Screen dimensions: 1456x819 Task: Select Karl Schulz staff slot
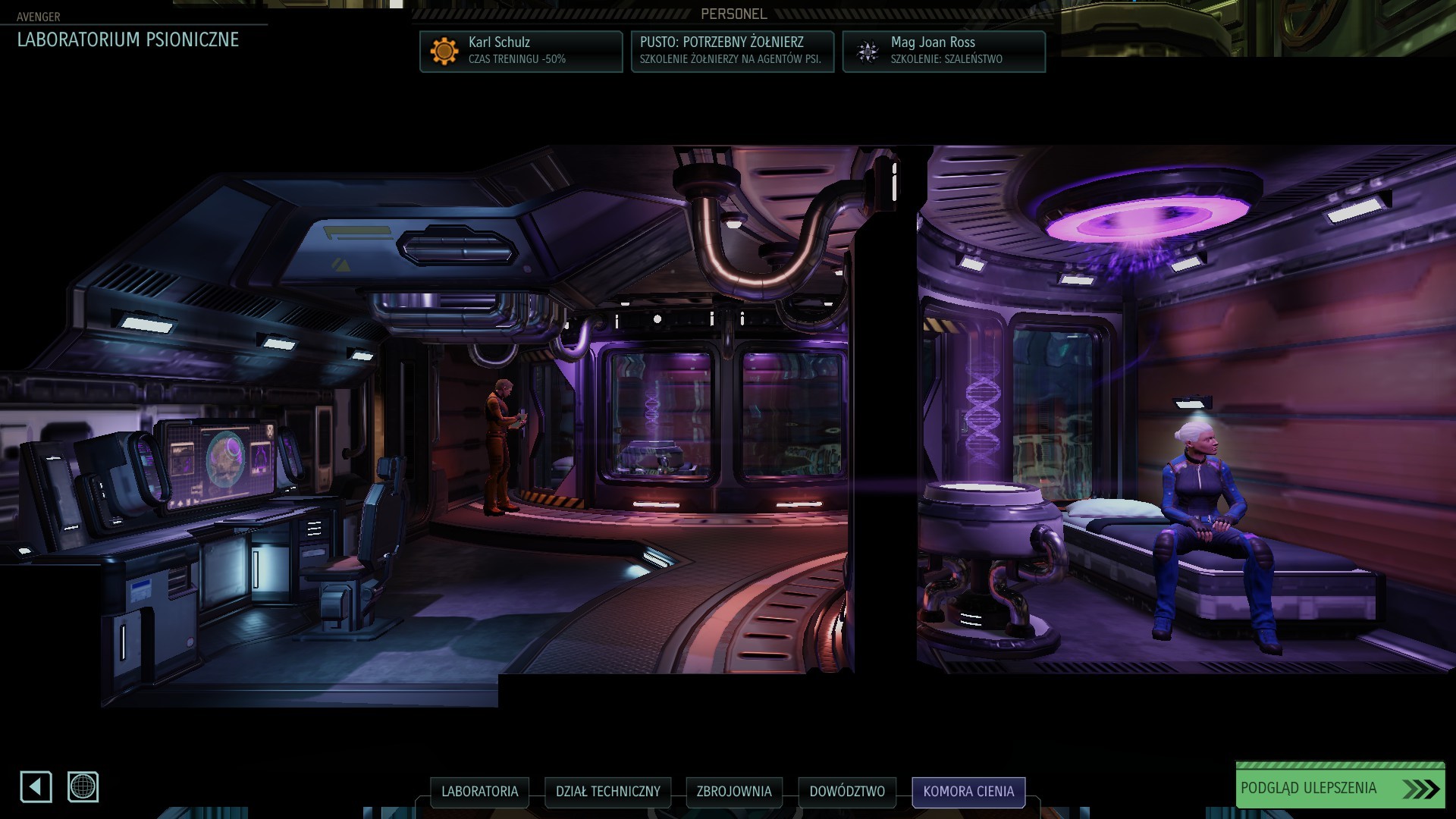521,51
